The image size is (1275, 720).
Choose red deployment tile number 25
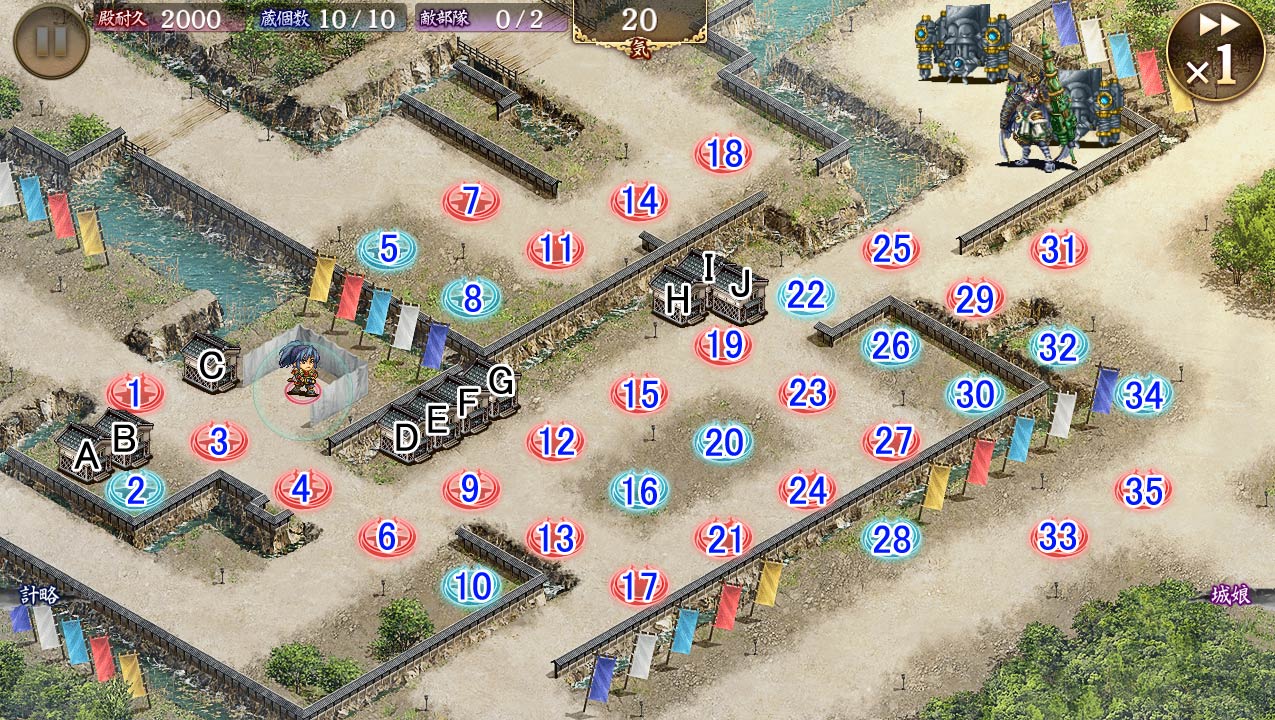891,249
